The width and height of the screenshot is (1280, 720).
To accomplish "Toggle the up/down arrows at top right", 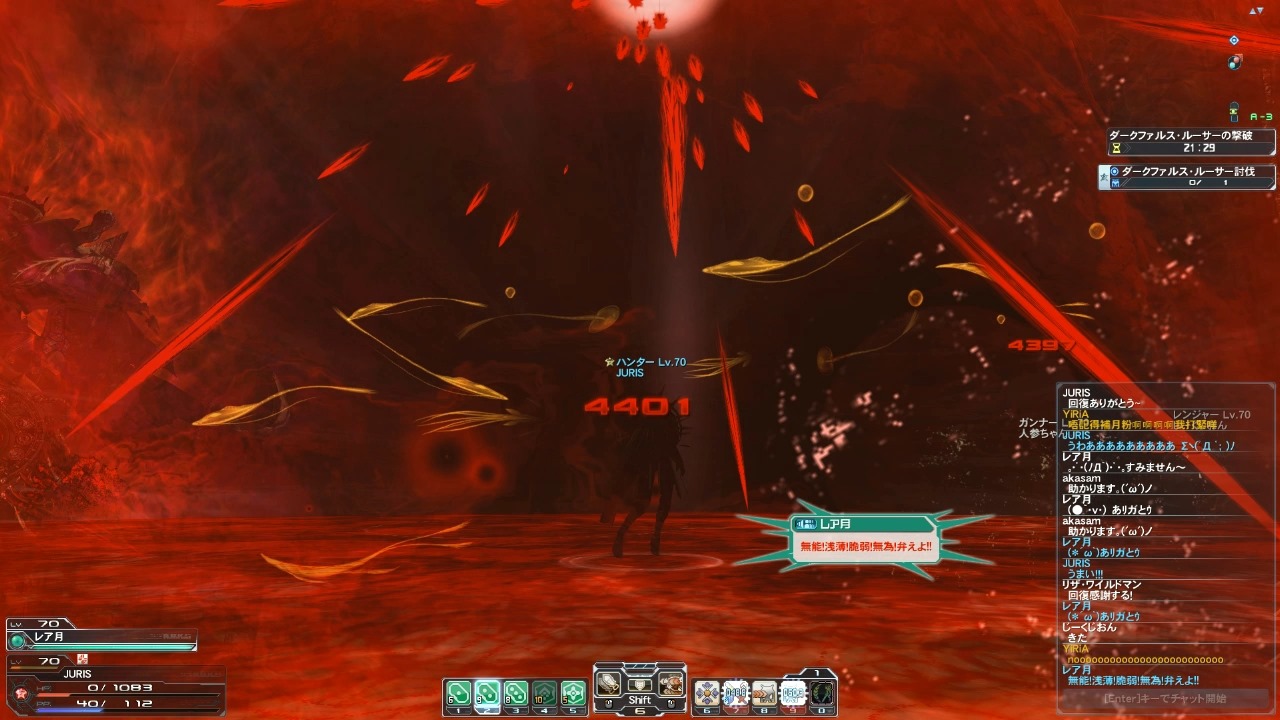I will click(1256, 10).
